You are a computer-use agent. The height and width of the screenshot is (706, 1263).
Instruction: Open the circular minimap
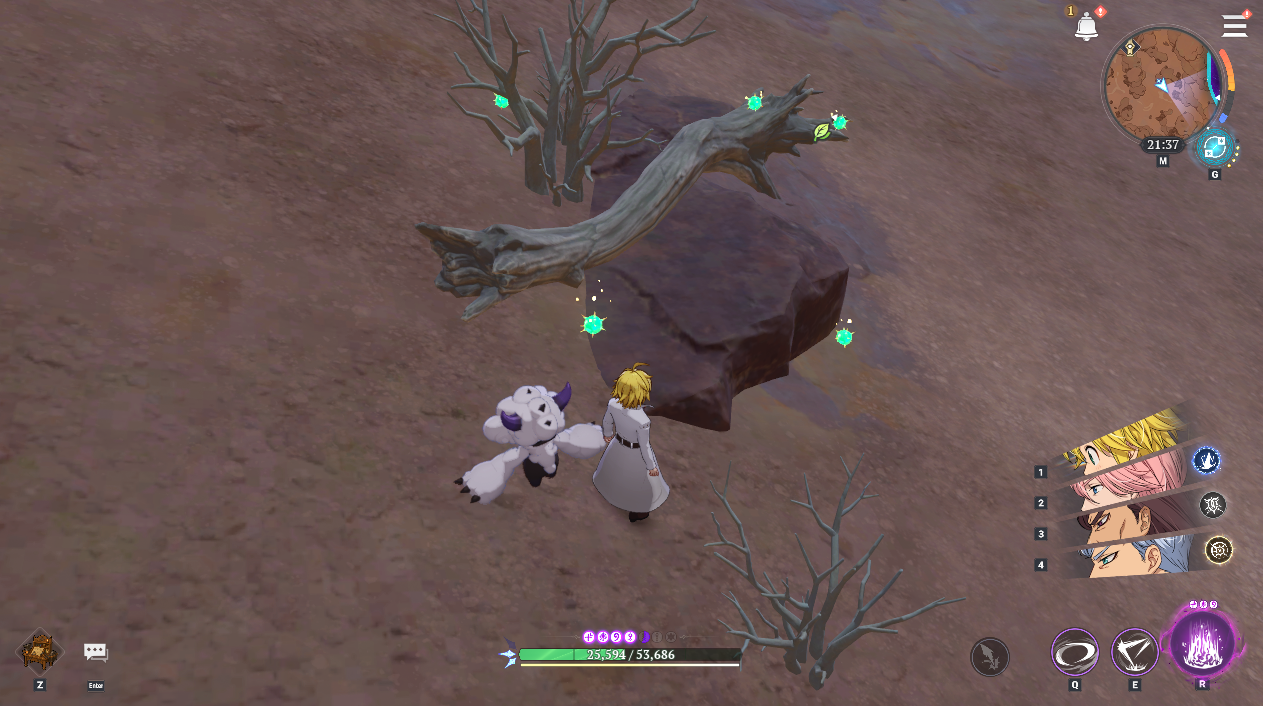point(1158,85)
